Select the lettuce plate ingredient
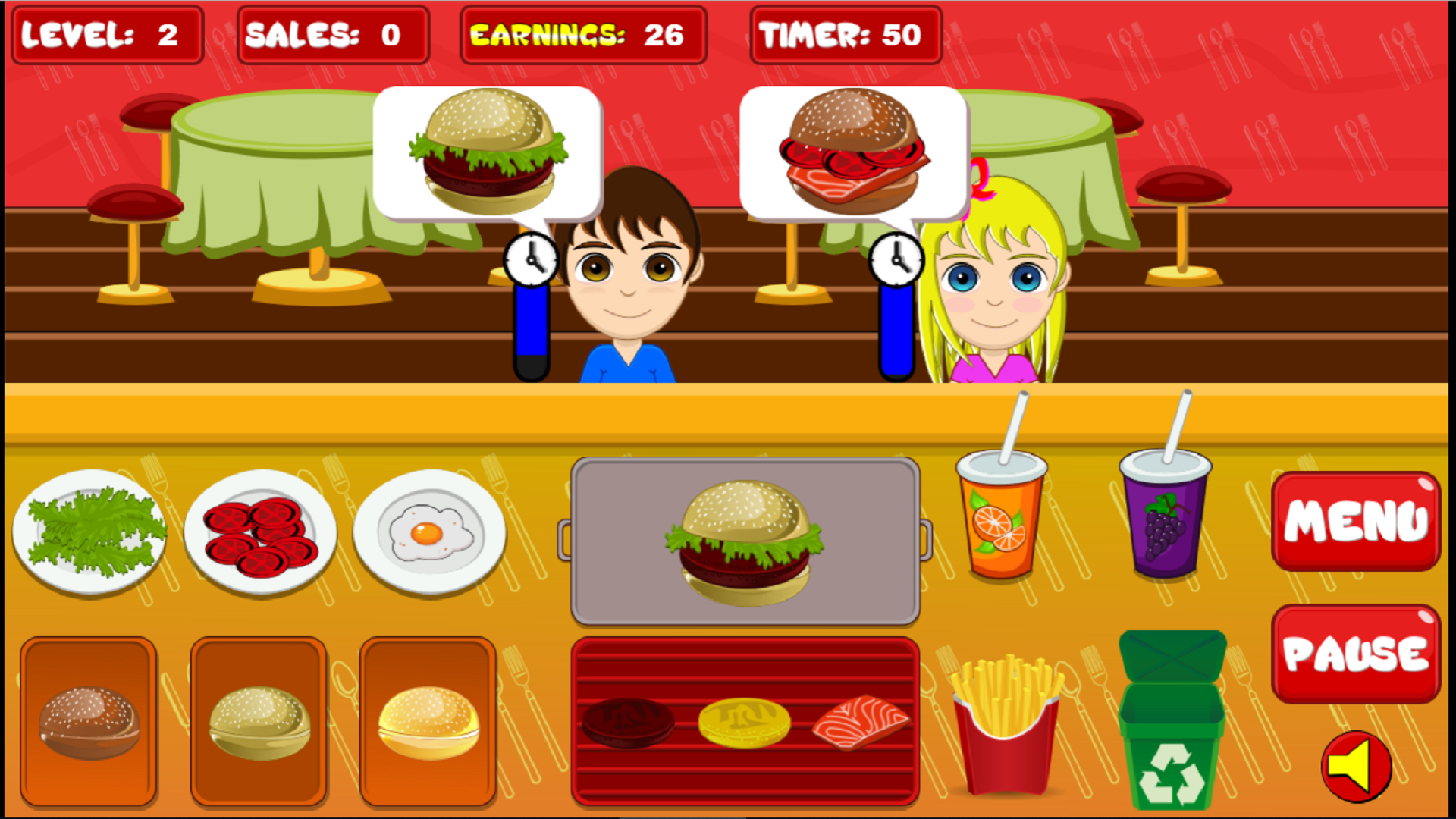 coord(89,531)
